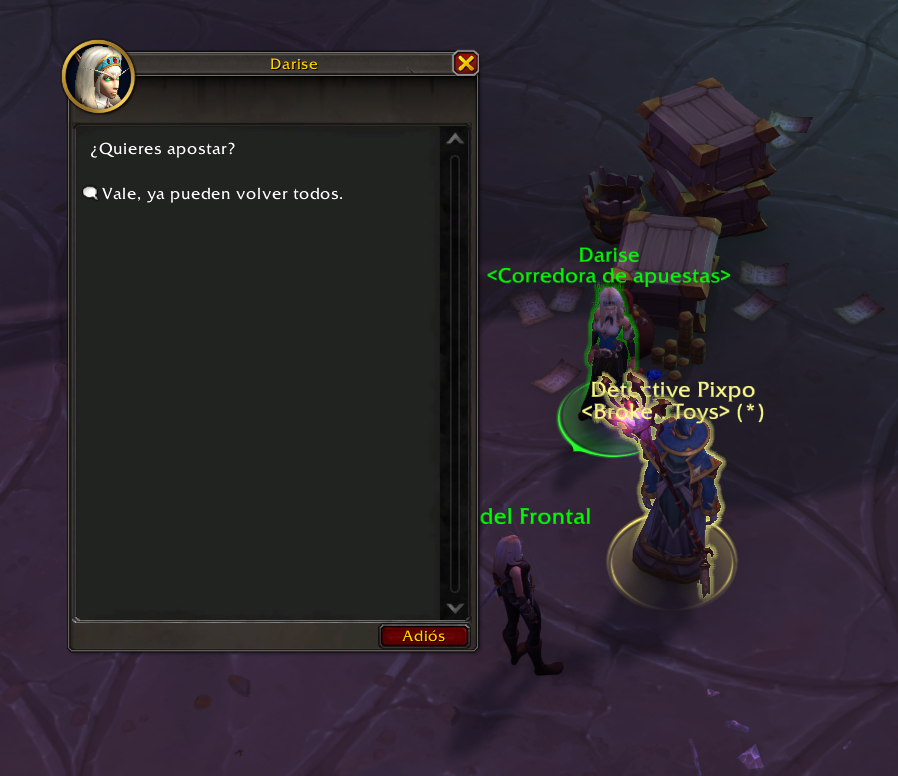Choose "Vale, ya pueden volver todos" option

pos(221,194)
